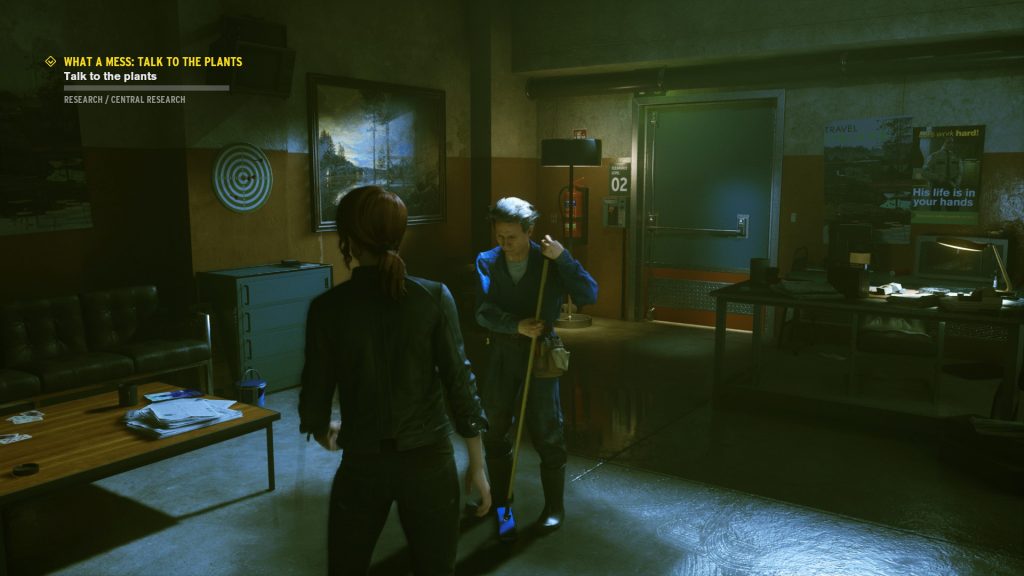Click the yellow mission diamond icon

coord(50,61)
